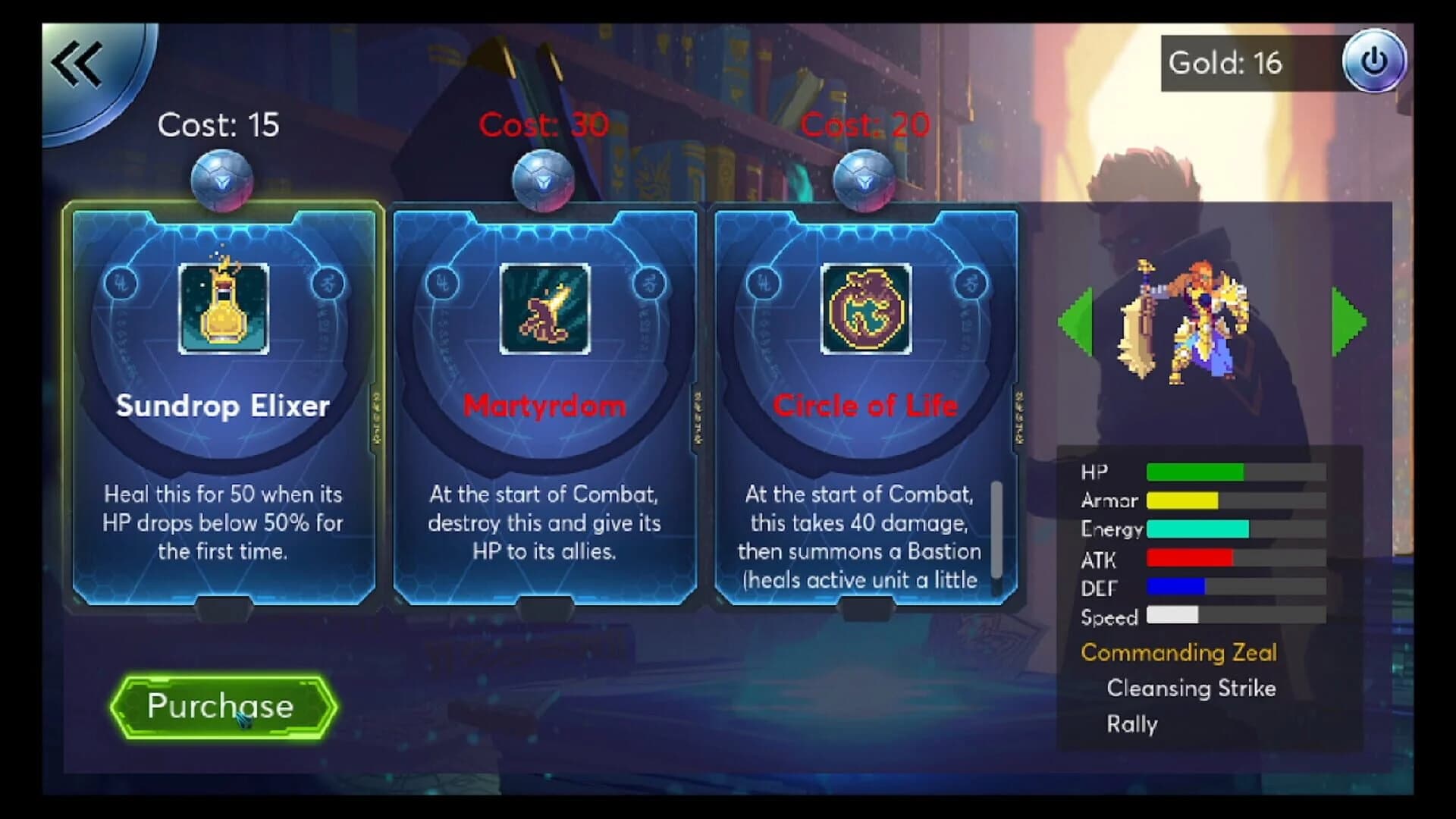Click the Commanding Zeal ability name
Image resolution: width=1456 pixels, height=819 pixels.
coord(1180,653)
